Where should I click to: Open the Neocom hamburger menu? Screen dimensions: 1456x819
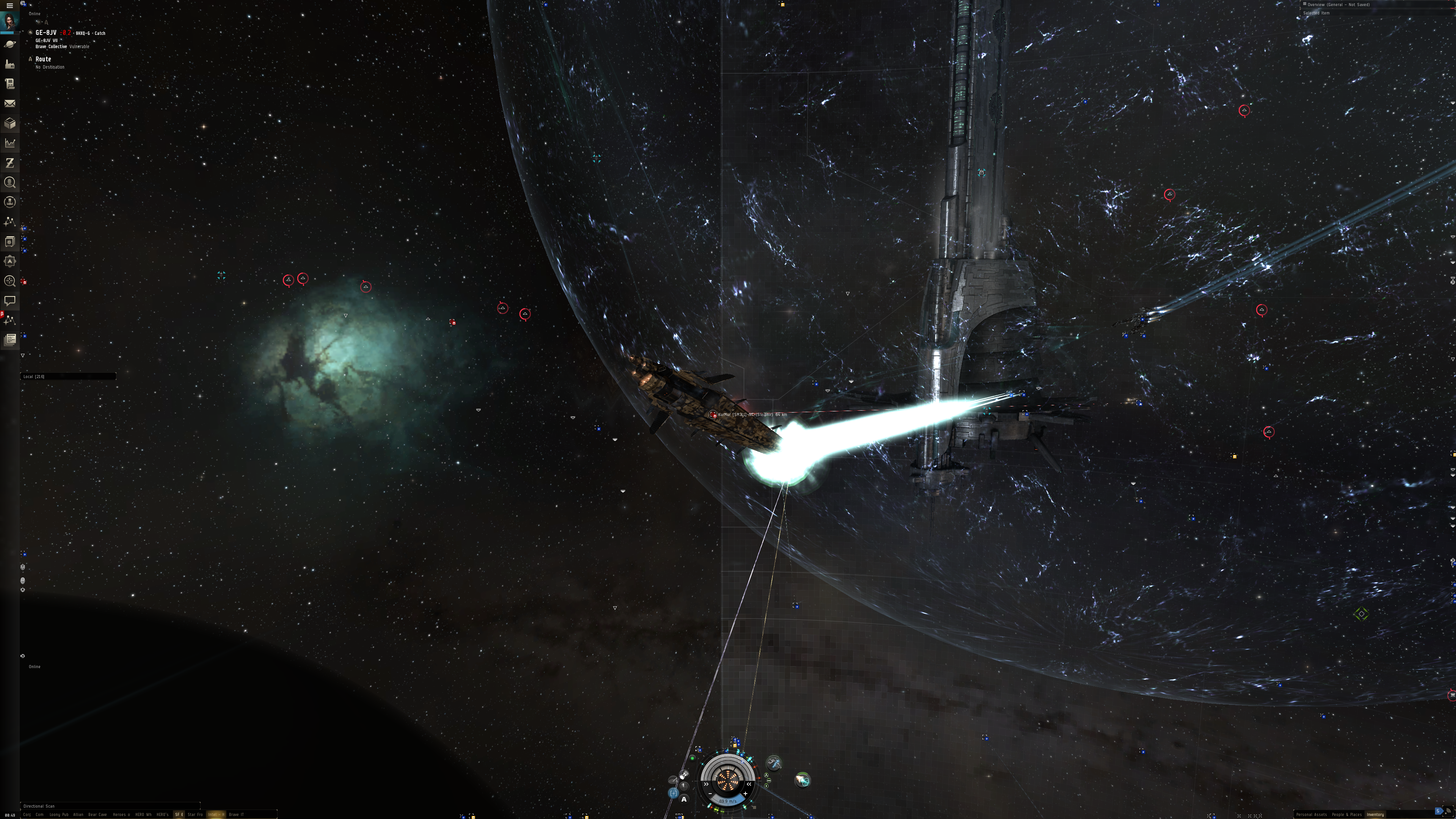[9, 5]
